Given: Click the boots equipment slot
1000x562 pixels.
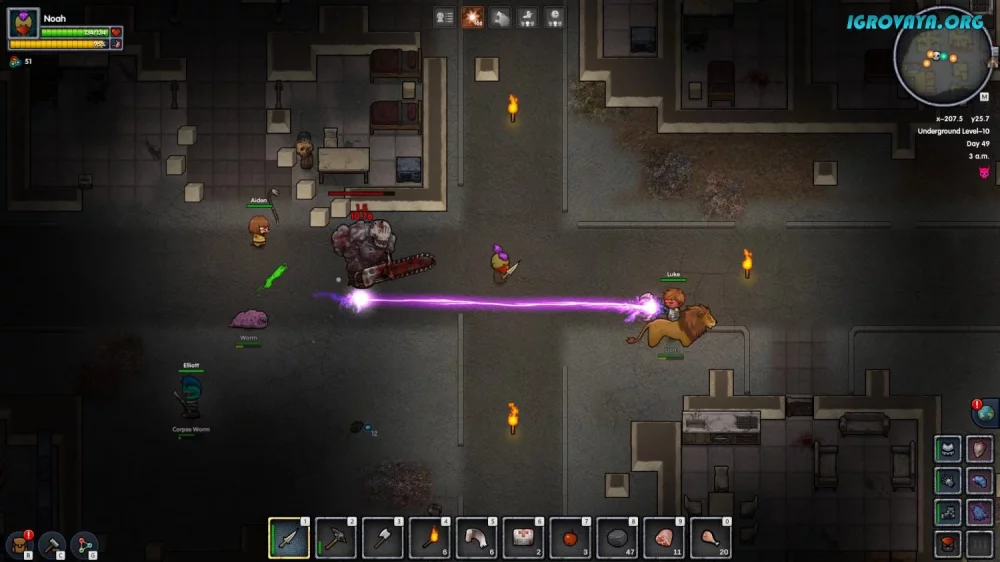Looking at the screenshot, I should tap(949, 513).
